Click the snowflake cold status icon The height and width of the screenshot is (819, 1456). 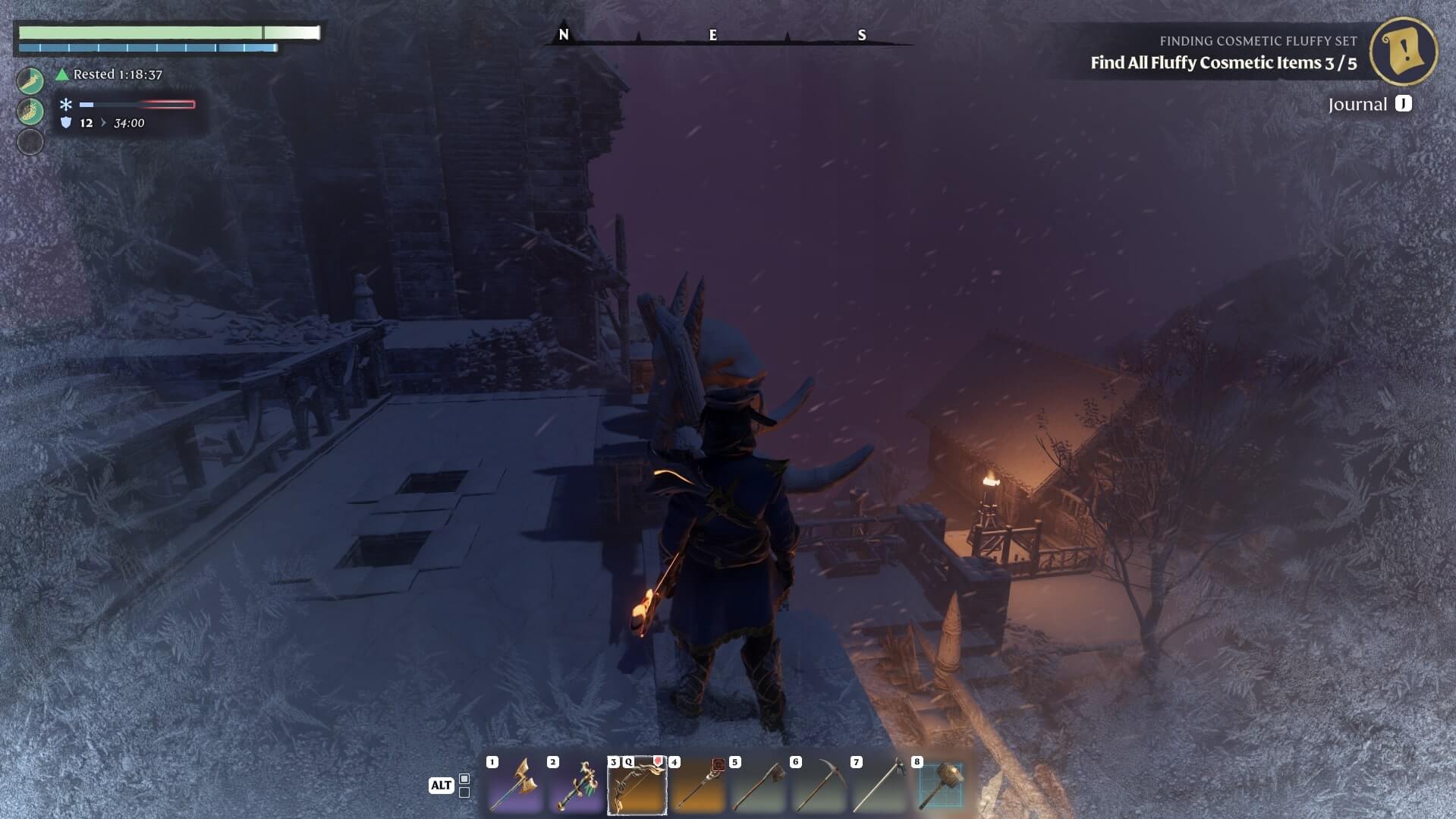click(x=66, y=105)
